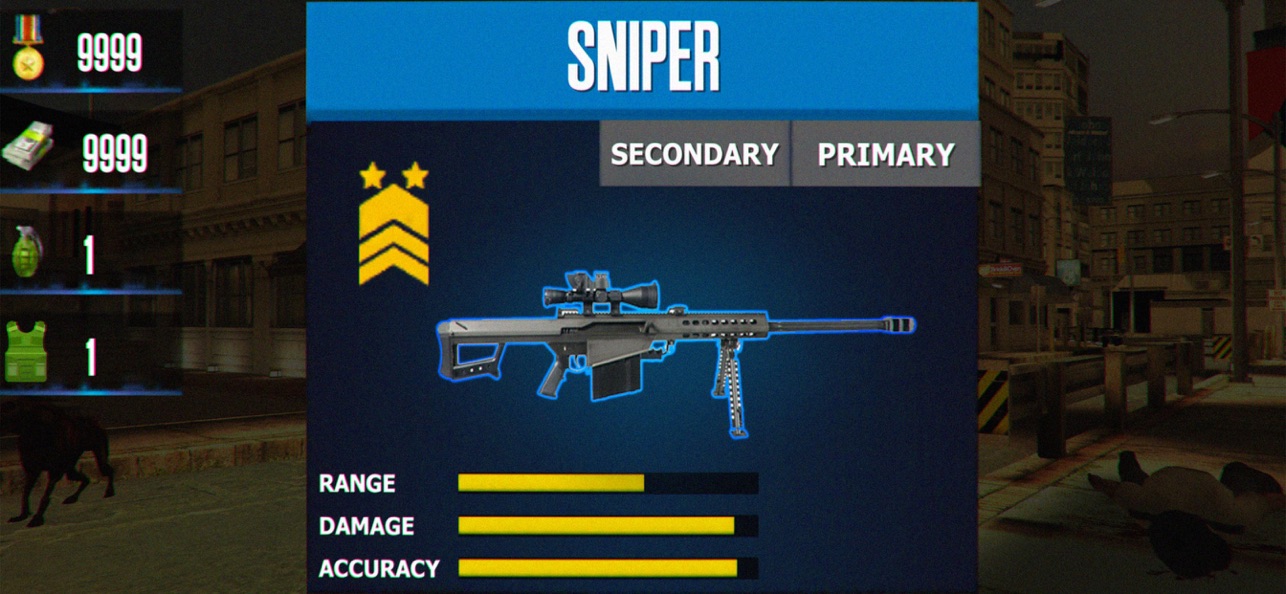Image resolution: width=1286 pixels, height=594 pixels.
Task: Switch to the SECONDARY weapons tab
Action: click(x=694, y=154)
